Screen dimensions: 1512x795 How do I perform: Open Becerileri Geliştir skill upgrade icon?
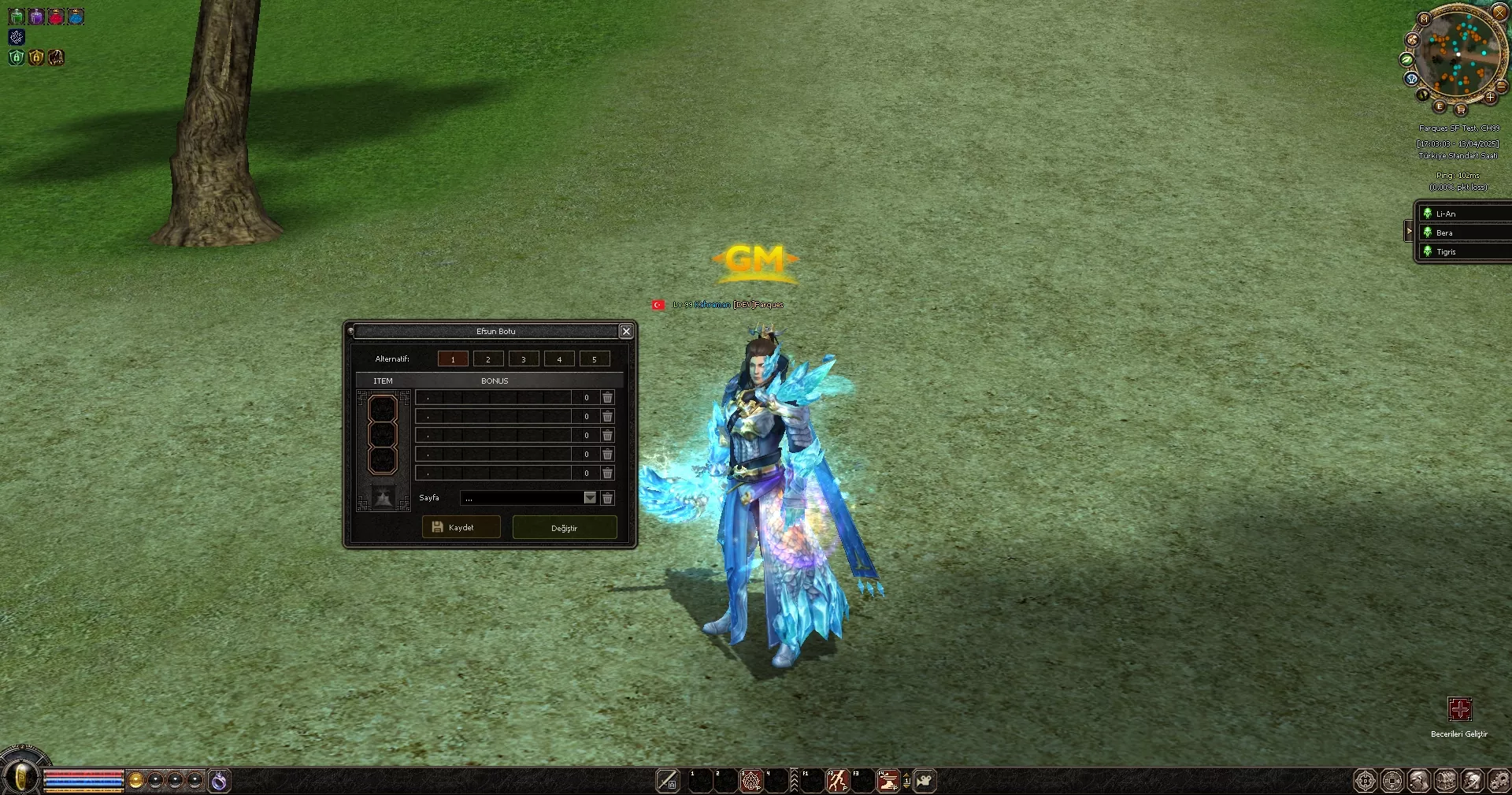pyautogui.click(x=1459, y=709)
